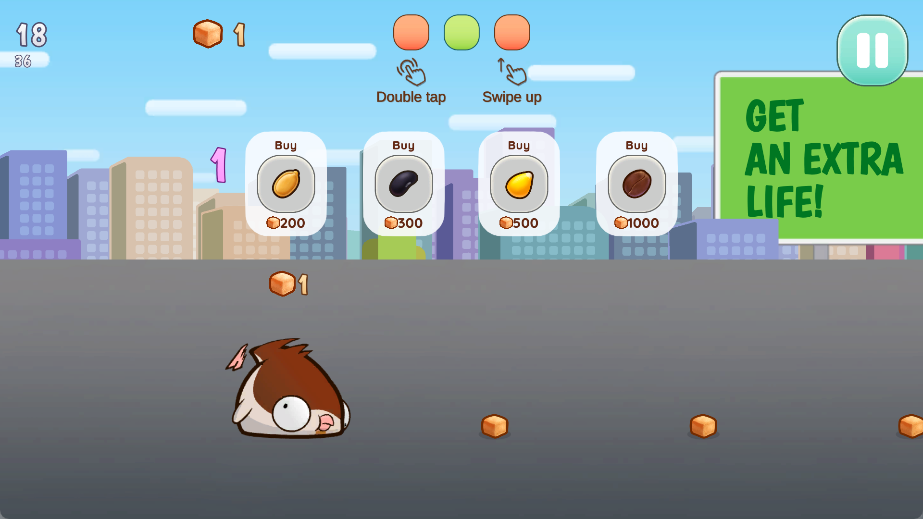Buy the golden seed for 500
Viewport: 923px width, 519px height.
[x=518, y=184]
